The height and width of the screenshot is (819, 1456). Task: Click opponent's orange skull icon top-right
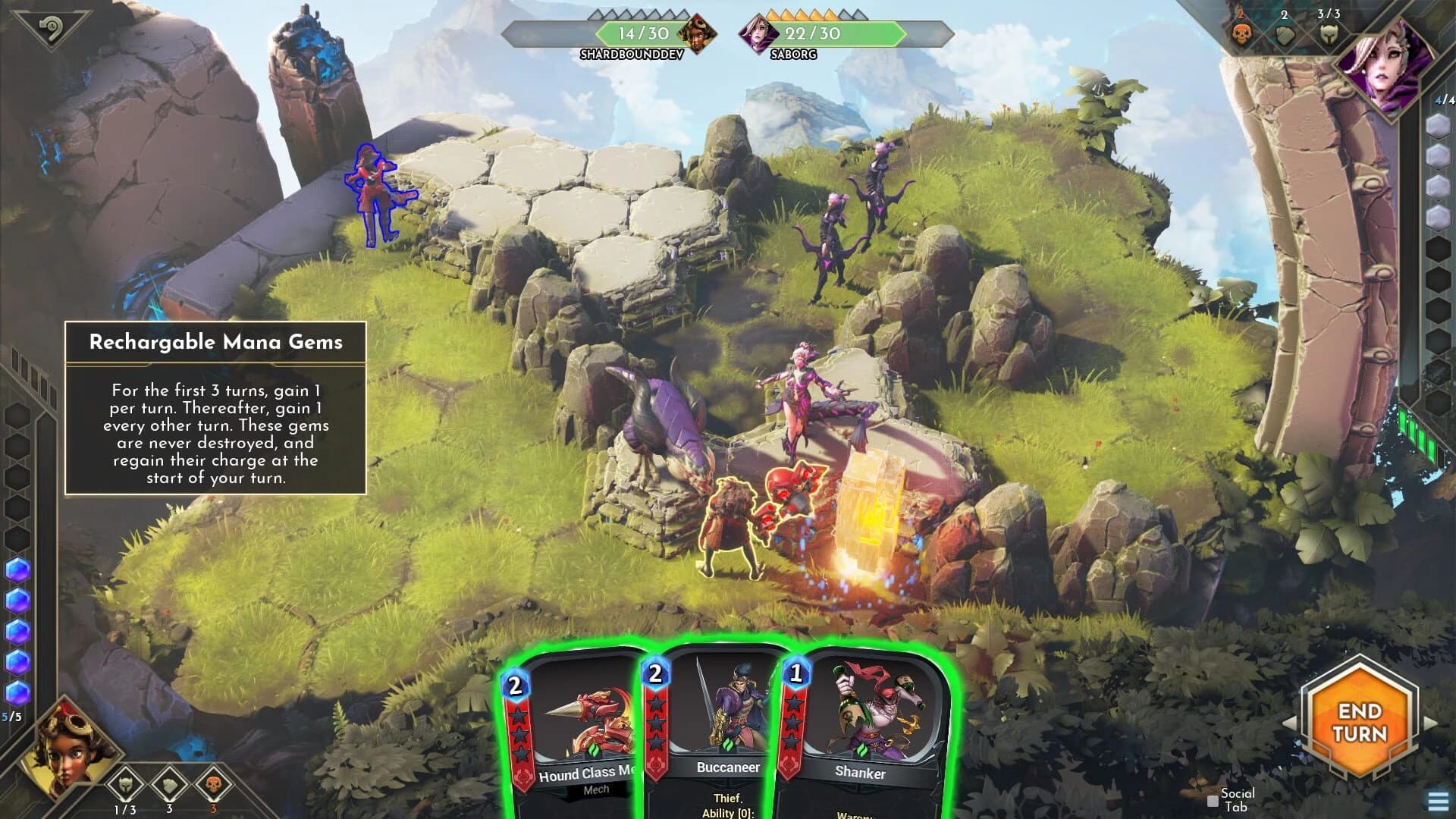(1242, 34)
